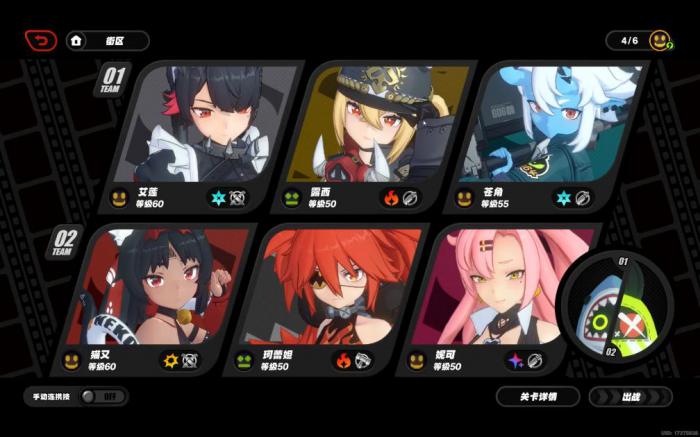Click the 4/6 smiley face indicator
This screenshot has width=700, height=437.
[658, 41]
